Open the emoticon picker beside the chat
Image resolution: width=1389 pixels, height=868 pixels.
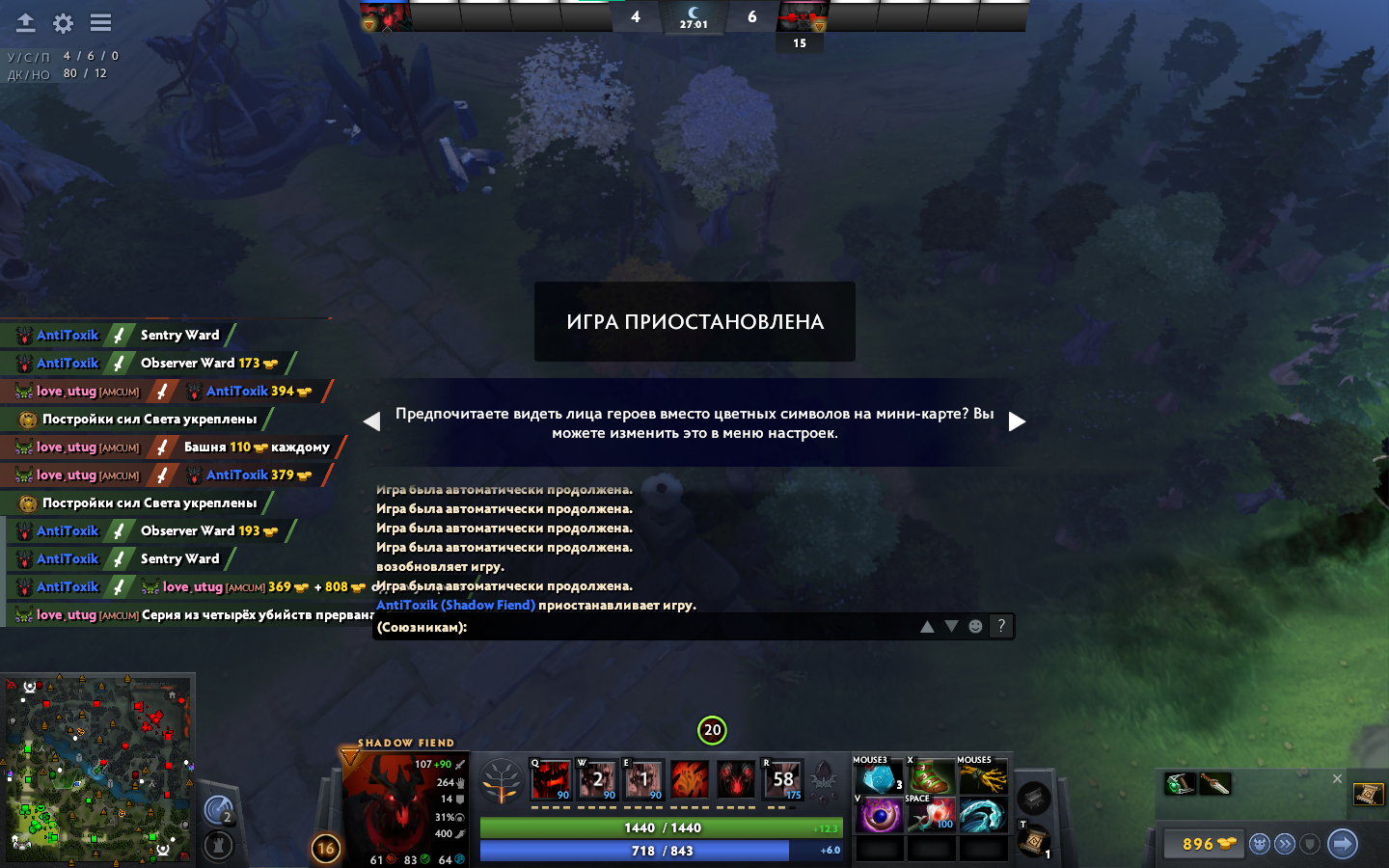coord(976,626)
